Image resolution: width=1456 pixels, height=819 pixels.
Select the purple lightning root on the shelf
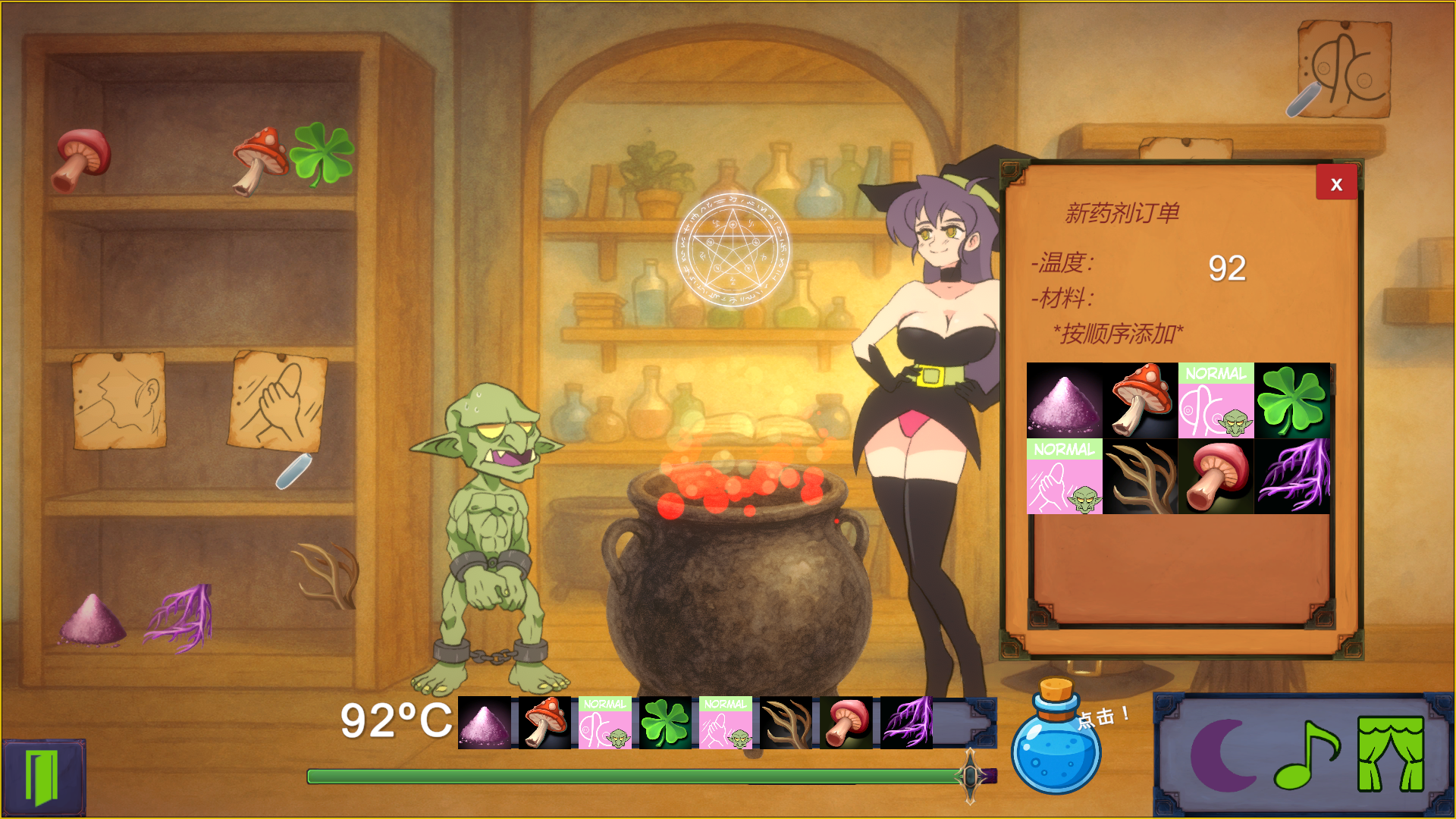(x=180, y=617)
